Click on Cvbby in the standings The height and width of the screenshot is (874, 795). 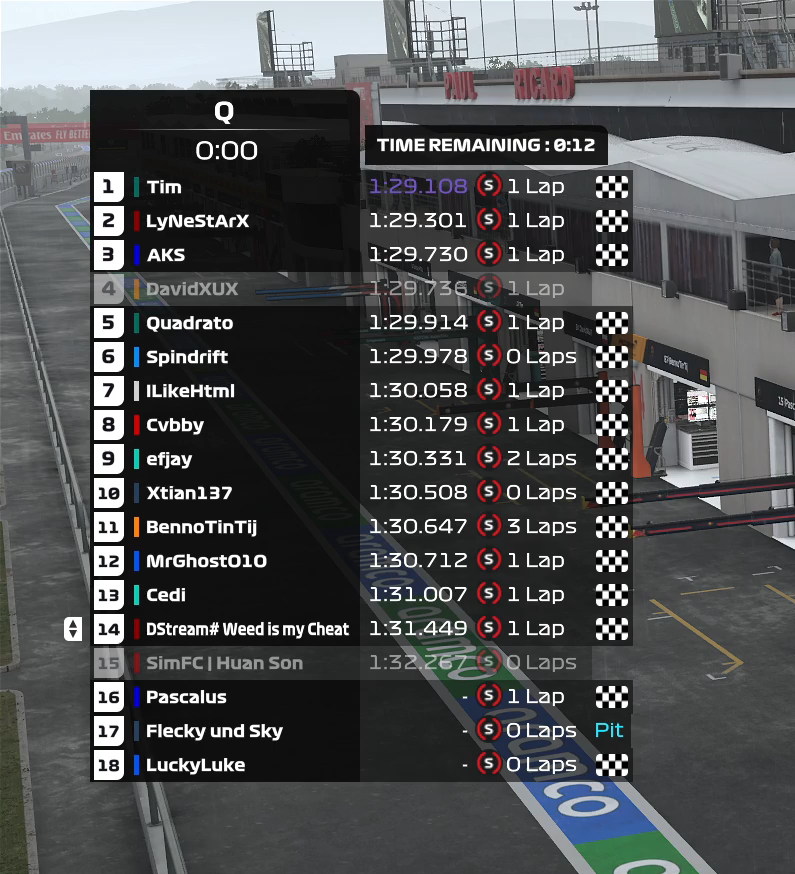click(175, 425)
